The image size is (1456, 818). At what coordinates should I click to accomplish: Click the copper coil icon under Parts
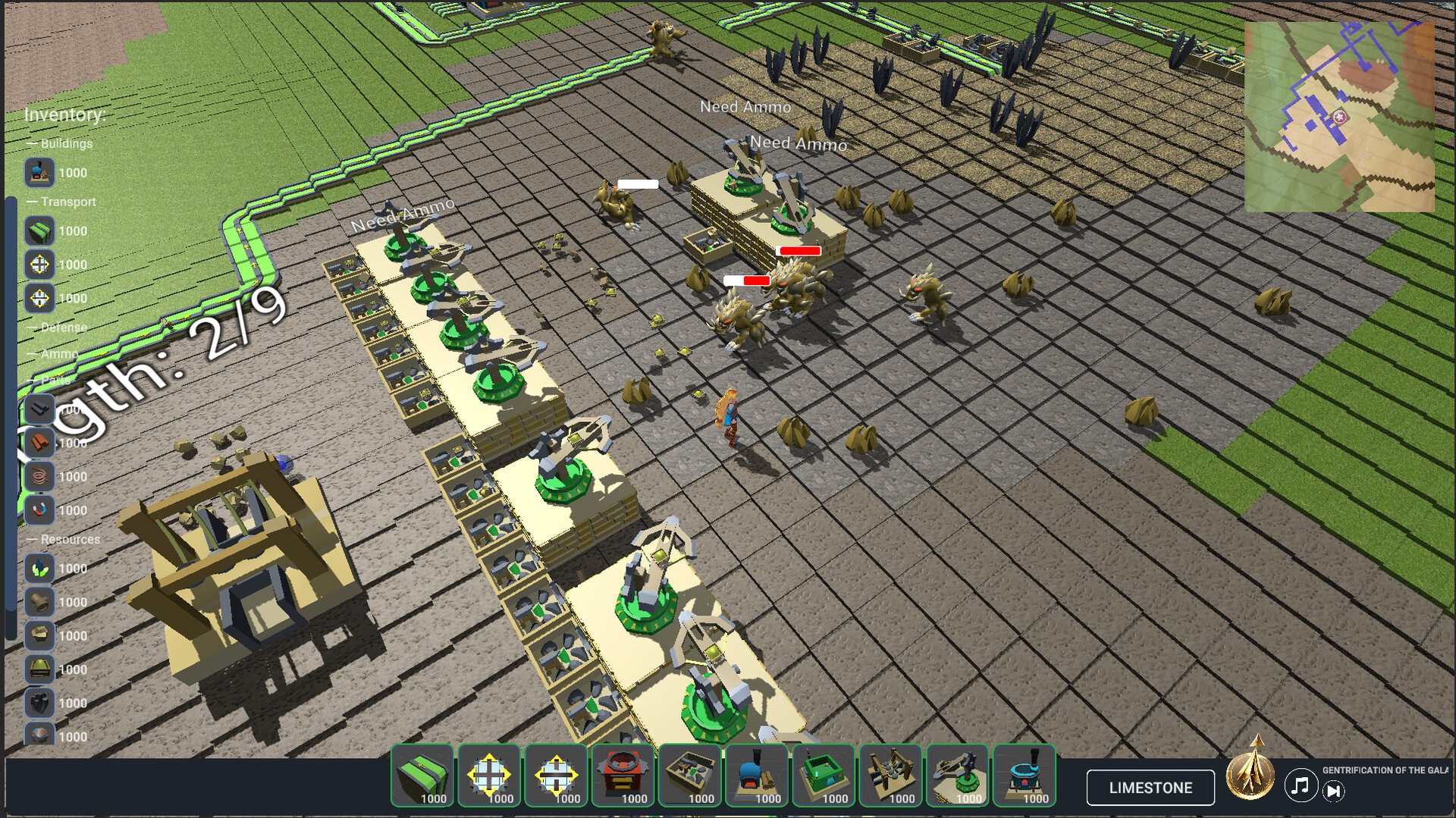pos(39,476)
